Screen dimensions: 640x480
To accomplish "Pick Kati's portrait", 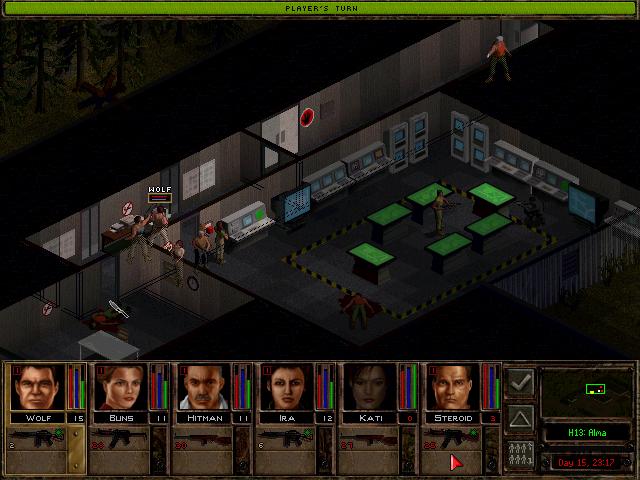I will click(x=370, y=387).
